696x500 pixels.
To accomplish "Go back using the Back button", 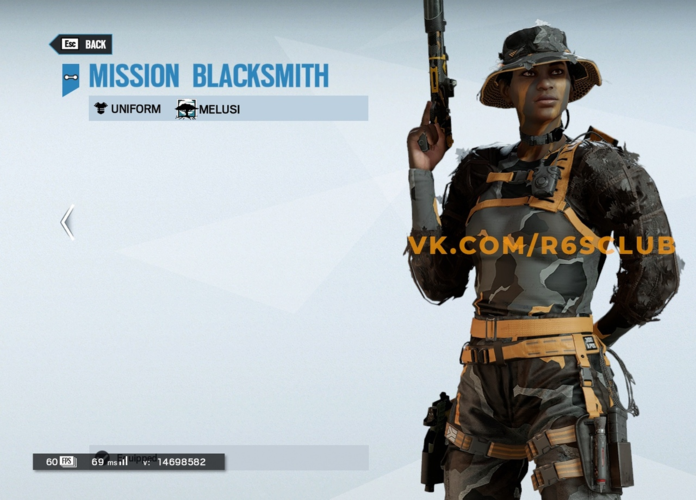I will tap(82, 44).
